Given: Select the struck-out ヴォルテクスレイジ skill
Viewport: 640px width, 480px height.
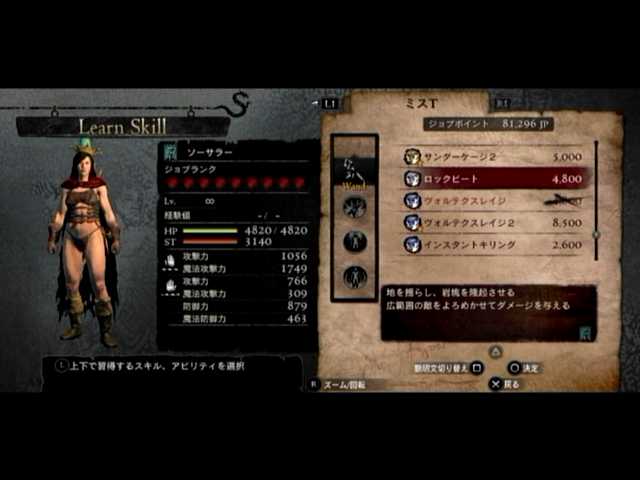Looking at the screenshot, I should coord(488,201).
